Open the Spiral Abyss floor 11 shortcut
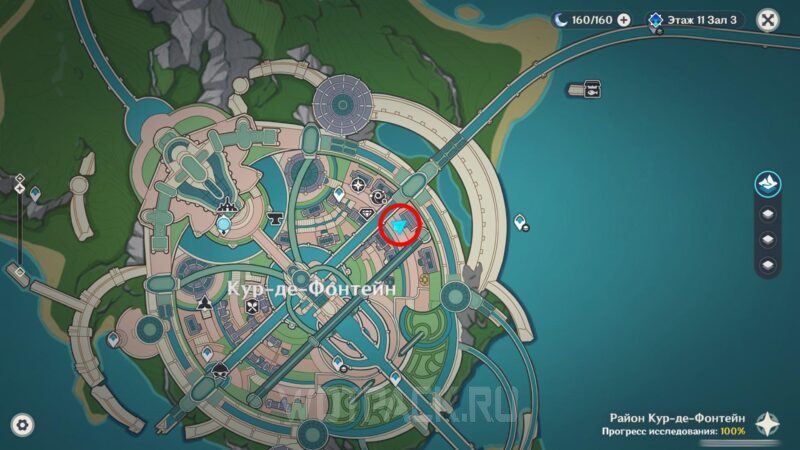 pos(693,19)
